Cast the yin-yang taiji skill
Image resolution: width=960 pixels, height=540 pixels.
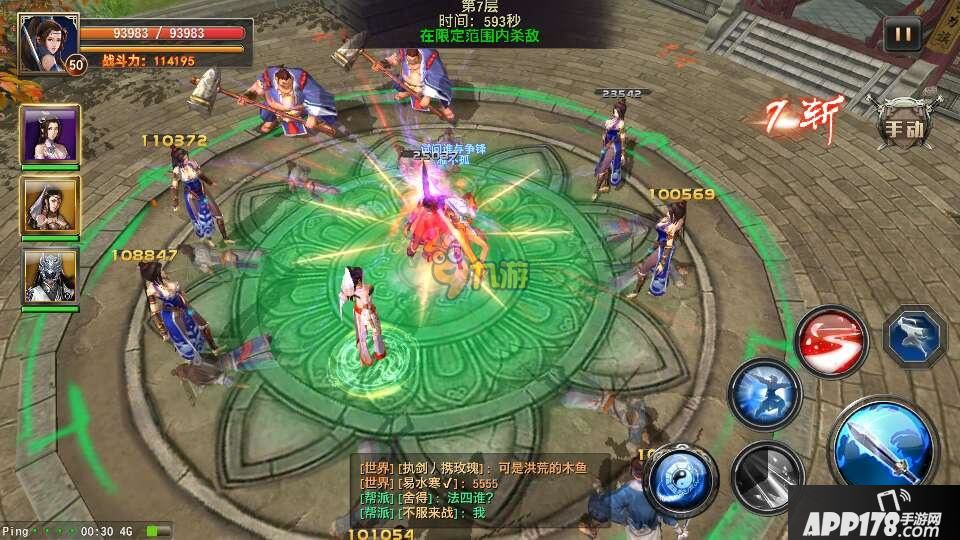click(682, 475)
